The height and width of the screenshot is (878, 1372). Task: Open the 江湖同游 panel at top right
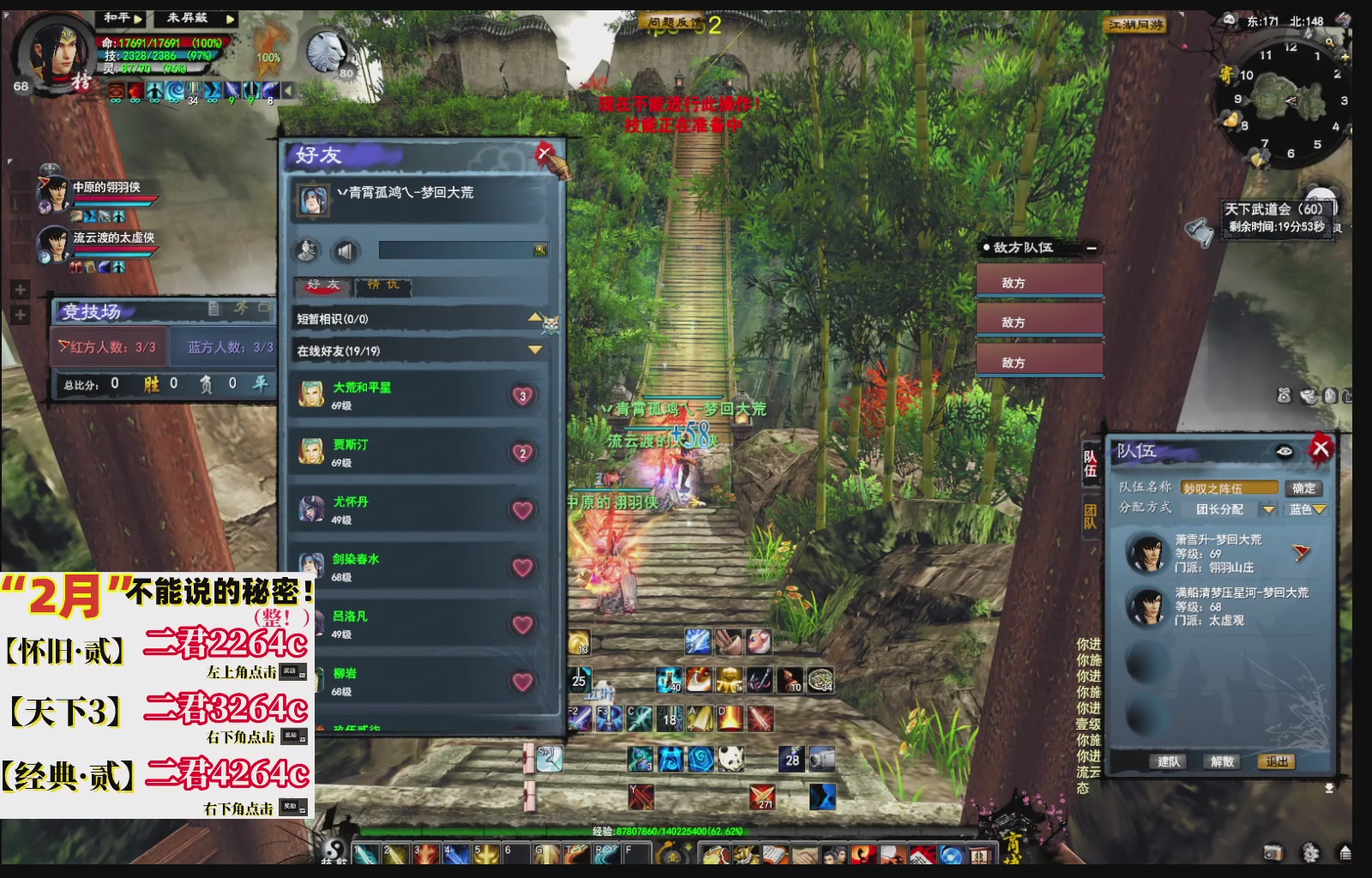pos(1136,24)
